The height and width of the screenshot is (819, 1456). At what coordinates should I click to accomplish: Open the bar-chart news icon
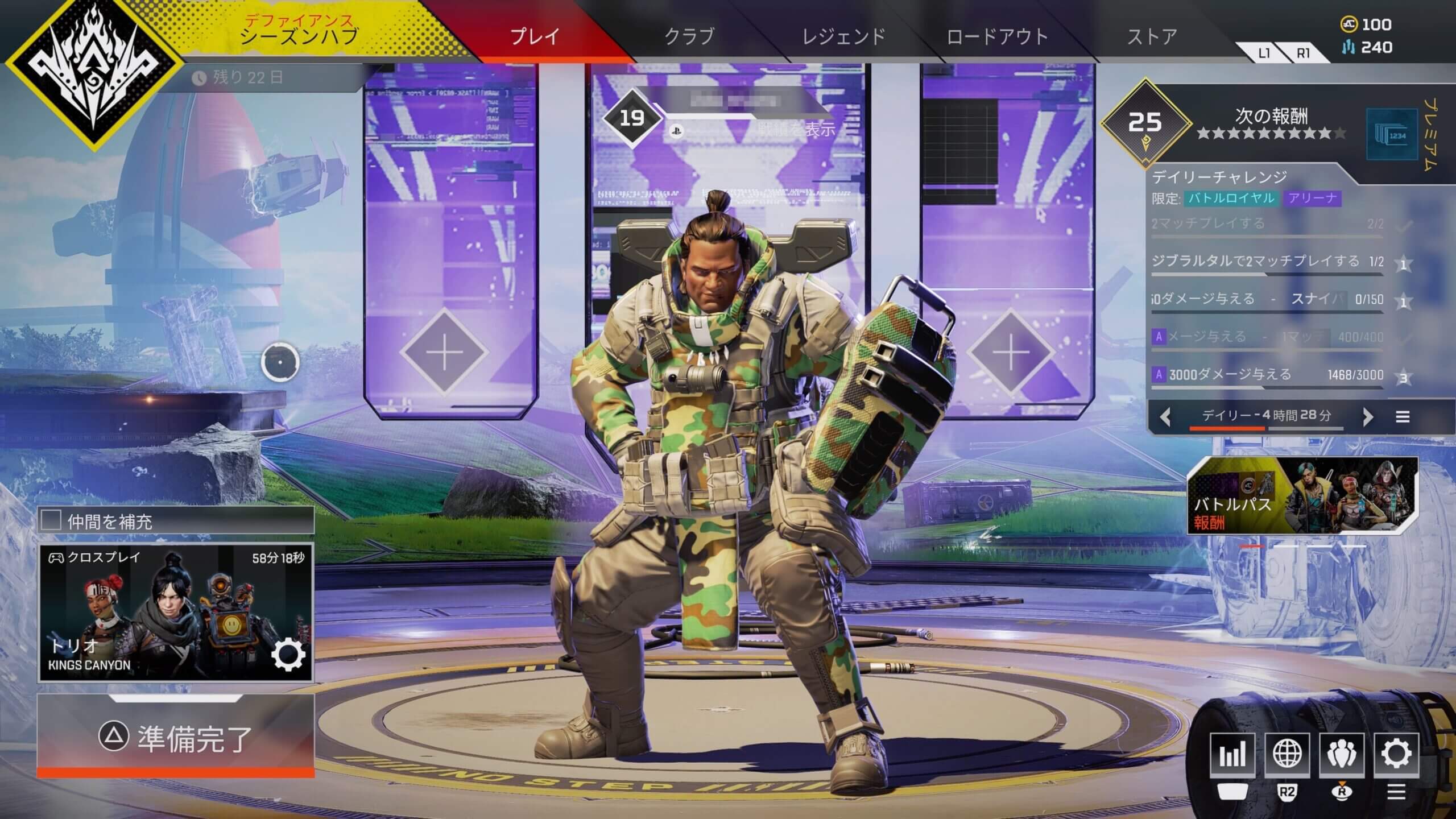pos(1232,755)
